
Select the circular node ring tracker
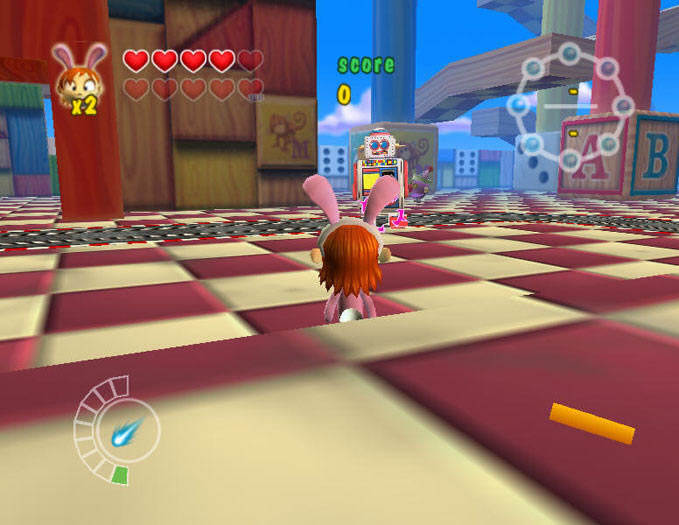pyautogui.click(x=570, y=105)
